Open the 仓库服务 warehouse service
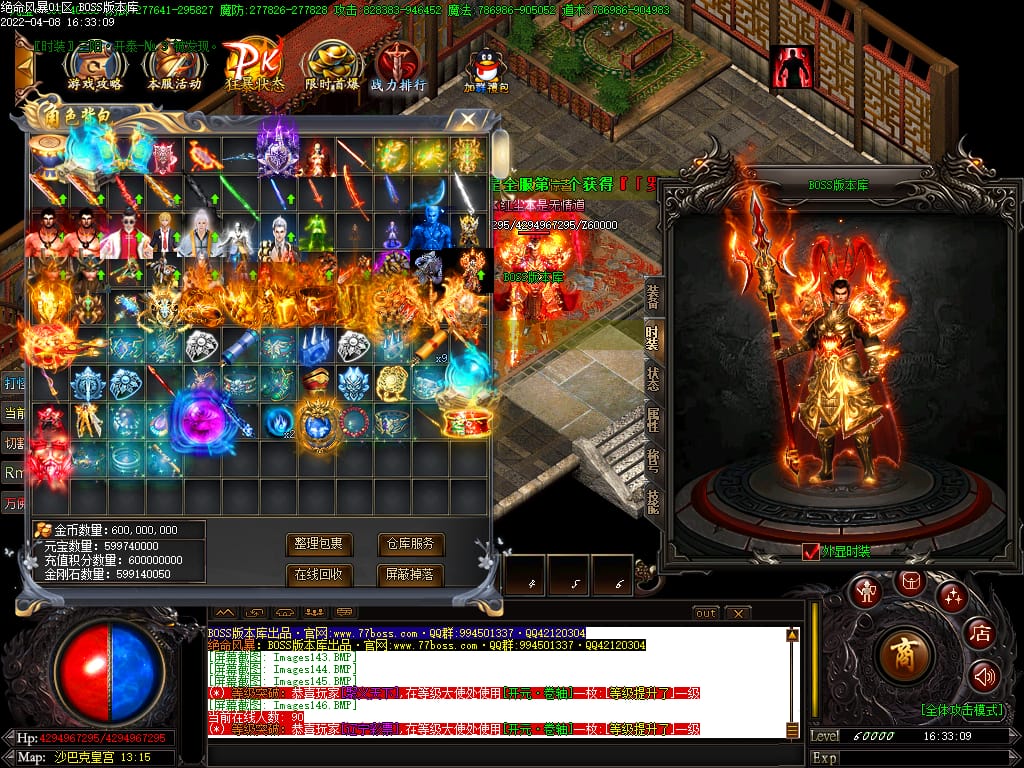The image size is (1024, 768). [x=410, y=544]
